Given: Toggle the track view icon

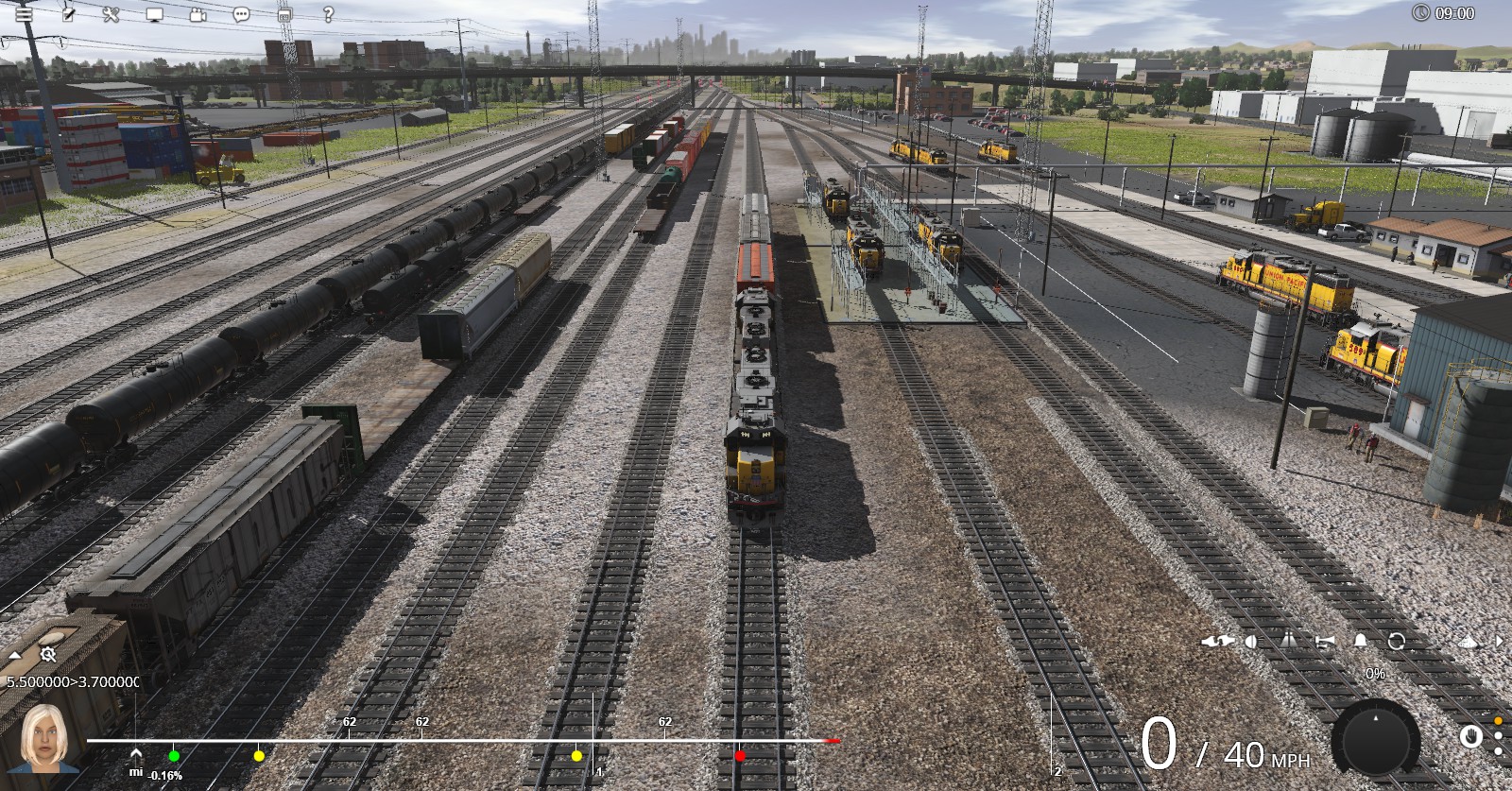Looking at the screenshot, I should pyautogui.click(x=1289, y=642).
